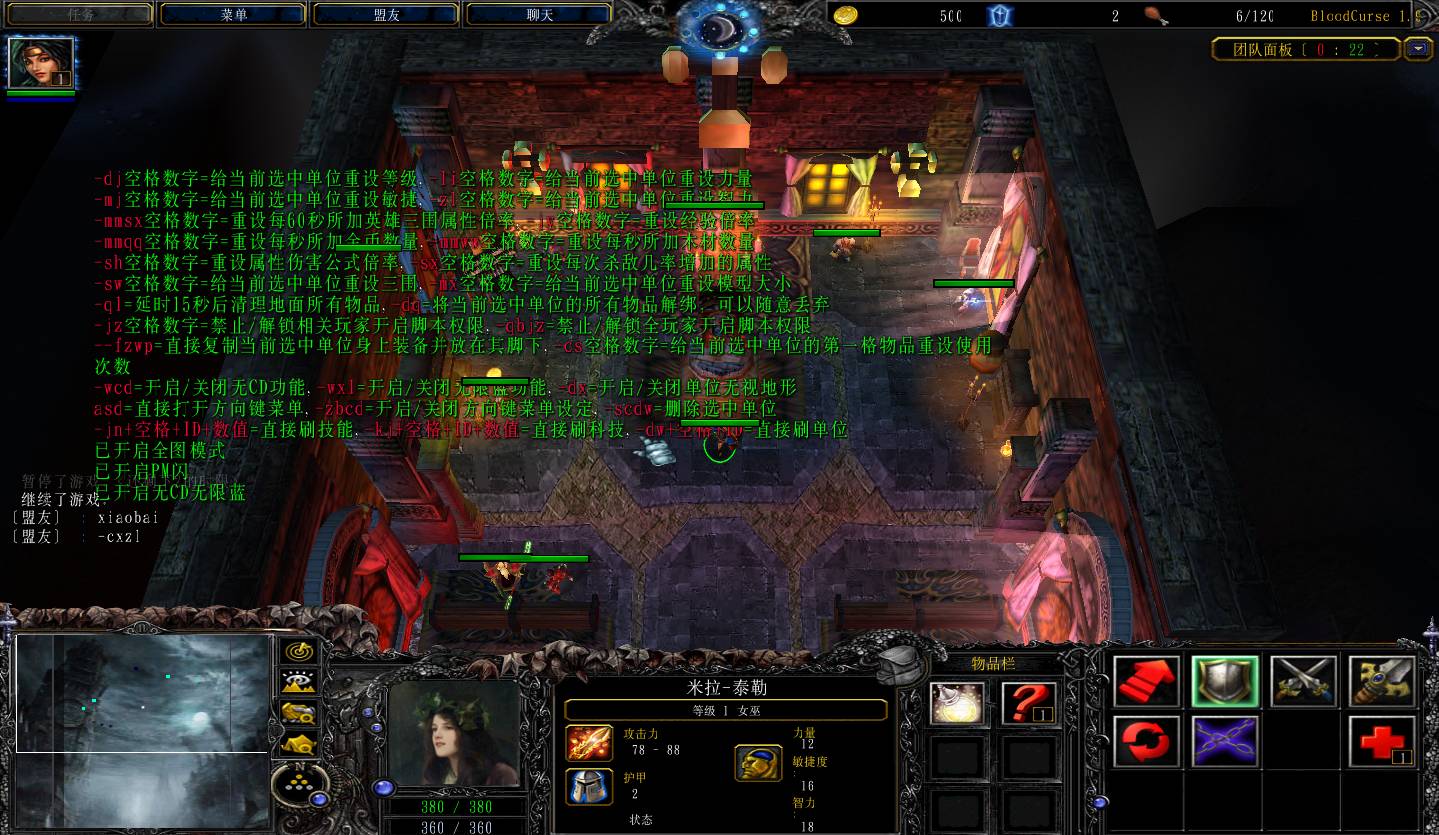Click the 米拉-泰勒 hero portrait
Screen dimensions: 1439x835
(x=455, y=733)
